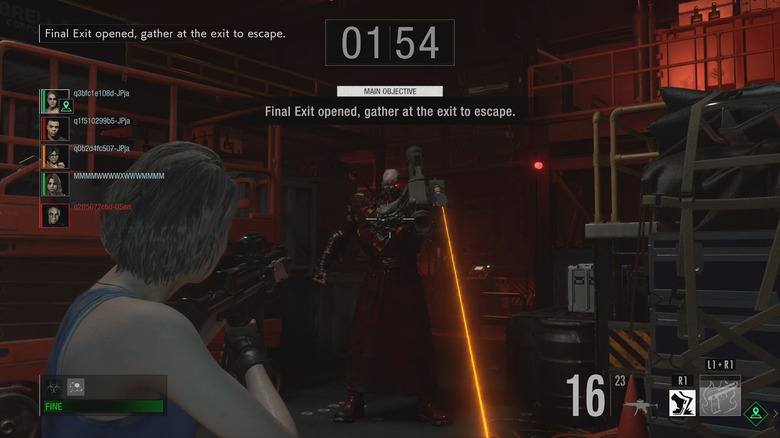
Task: Select teammate q1f510299b5-JPja's portrait
Action: (x=56, y=129)
